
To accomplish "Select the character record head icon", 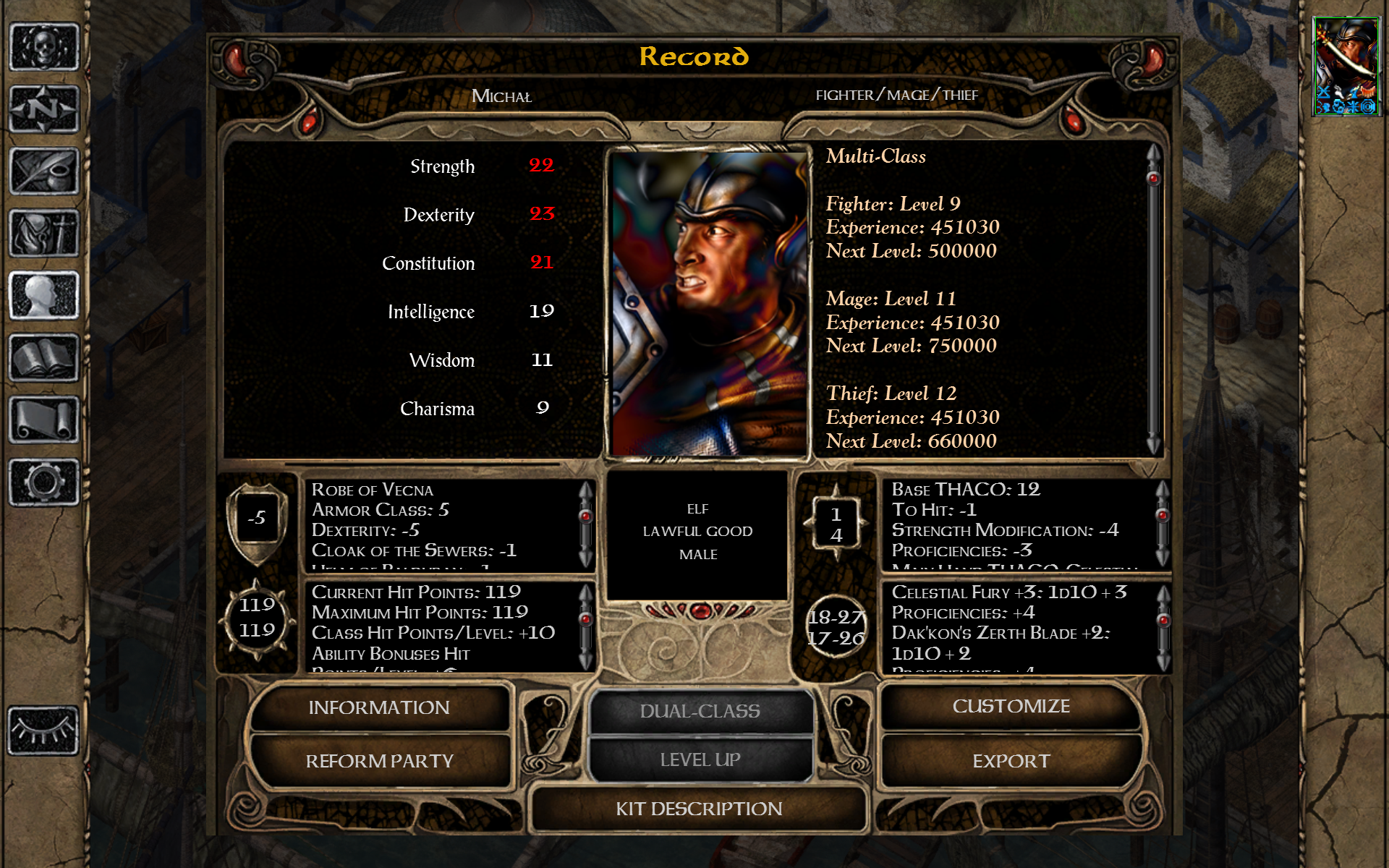I will coord(44,296).
